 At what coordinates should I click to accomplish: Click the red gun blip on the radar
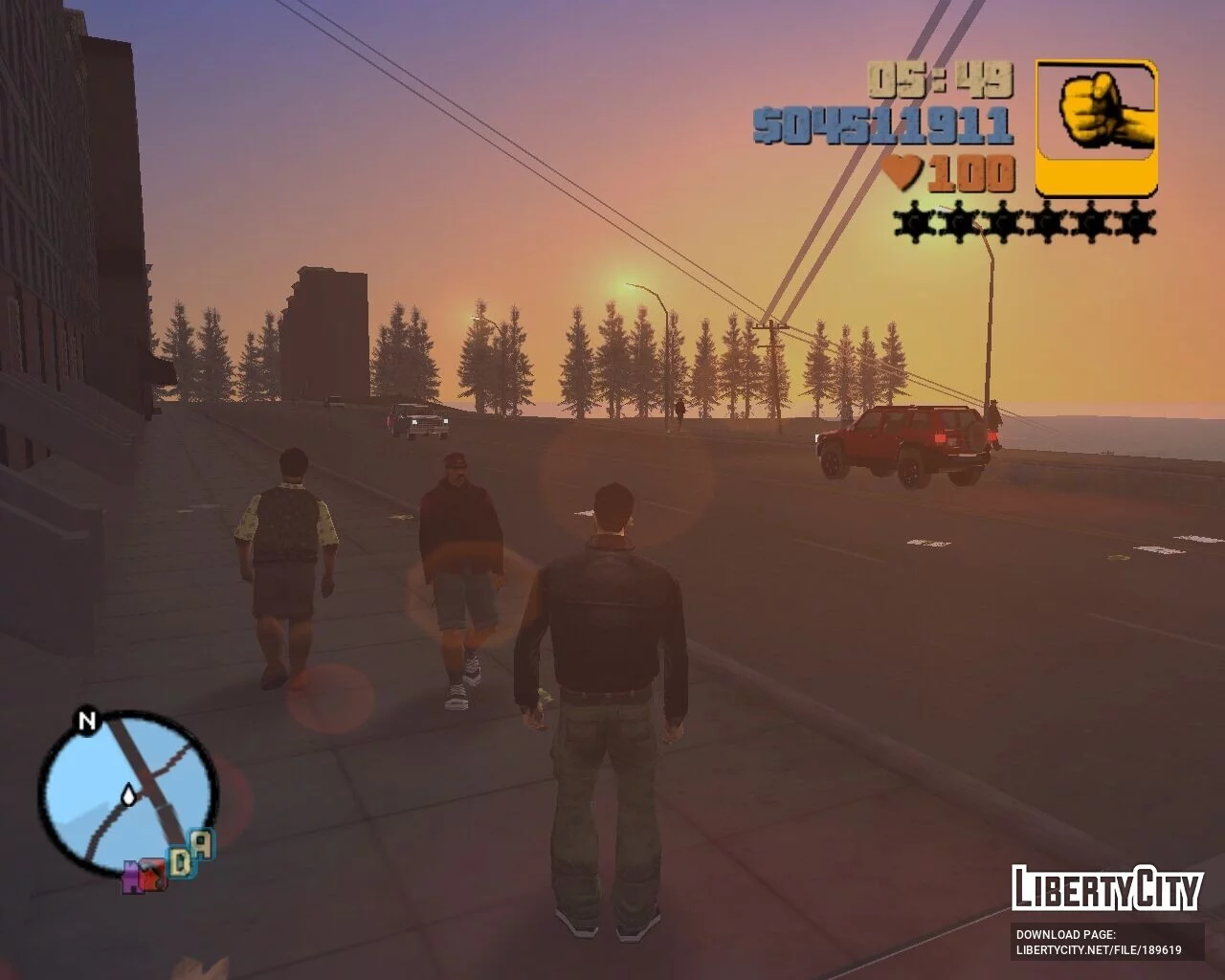point(152,875)
